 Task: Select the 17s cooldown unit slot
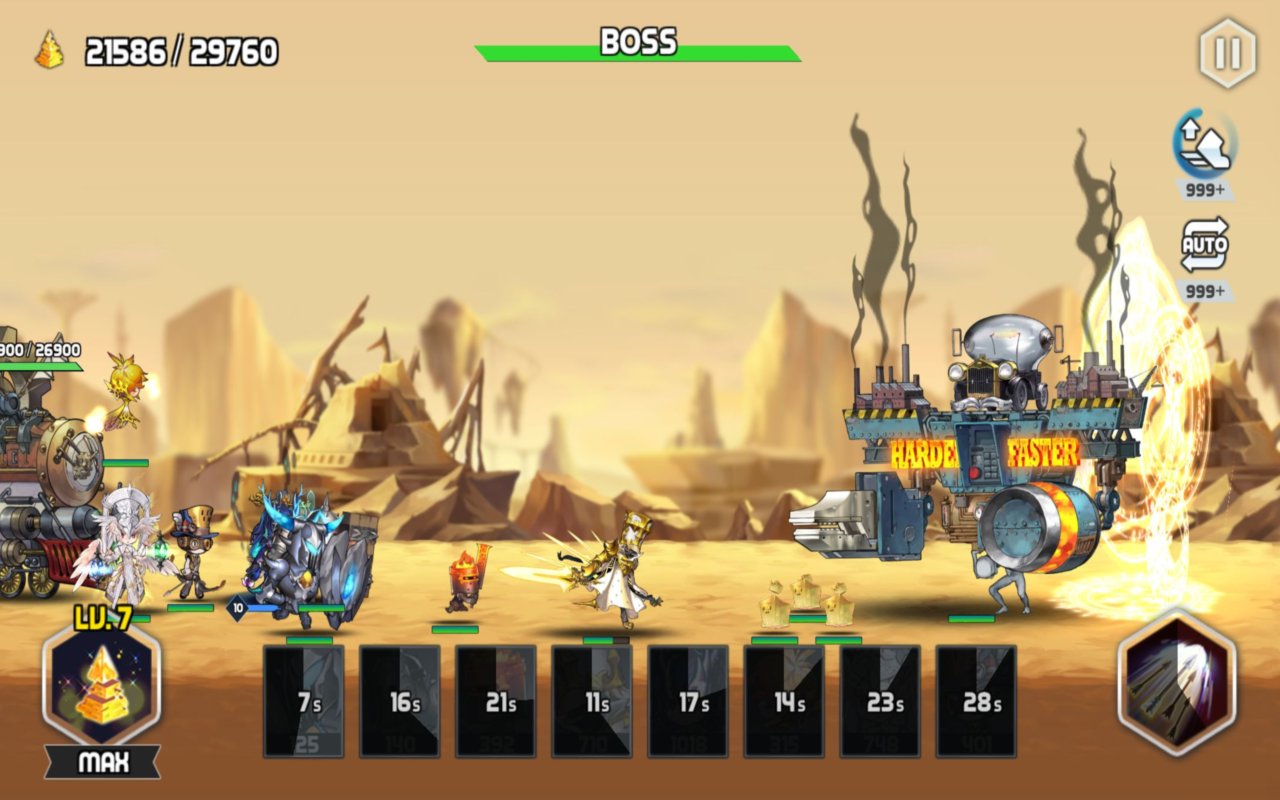687,700
